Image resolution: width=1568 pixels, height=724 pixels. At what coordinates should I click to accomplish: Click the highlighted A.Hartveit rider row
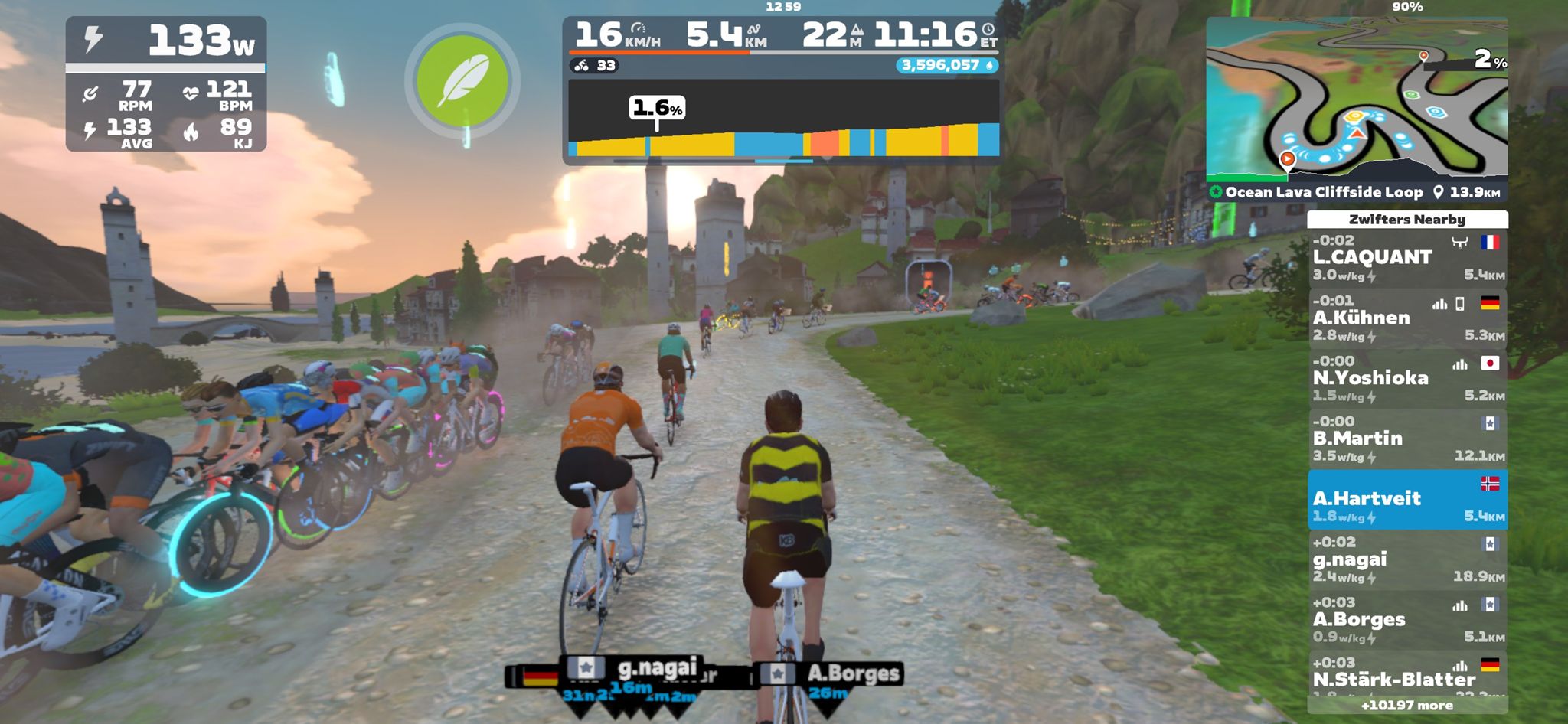point(1407,500)
